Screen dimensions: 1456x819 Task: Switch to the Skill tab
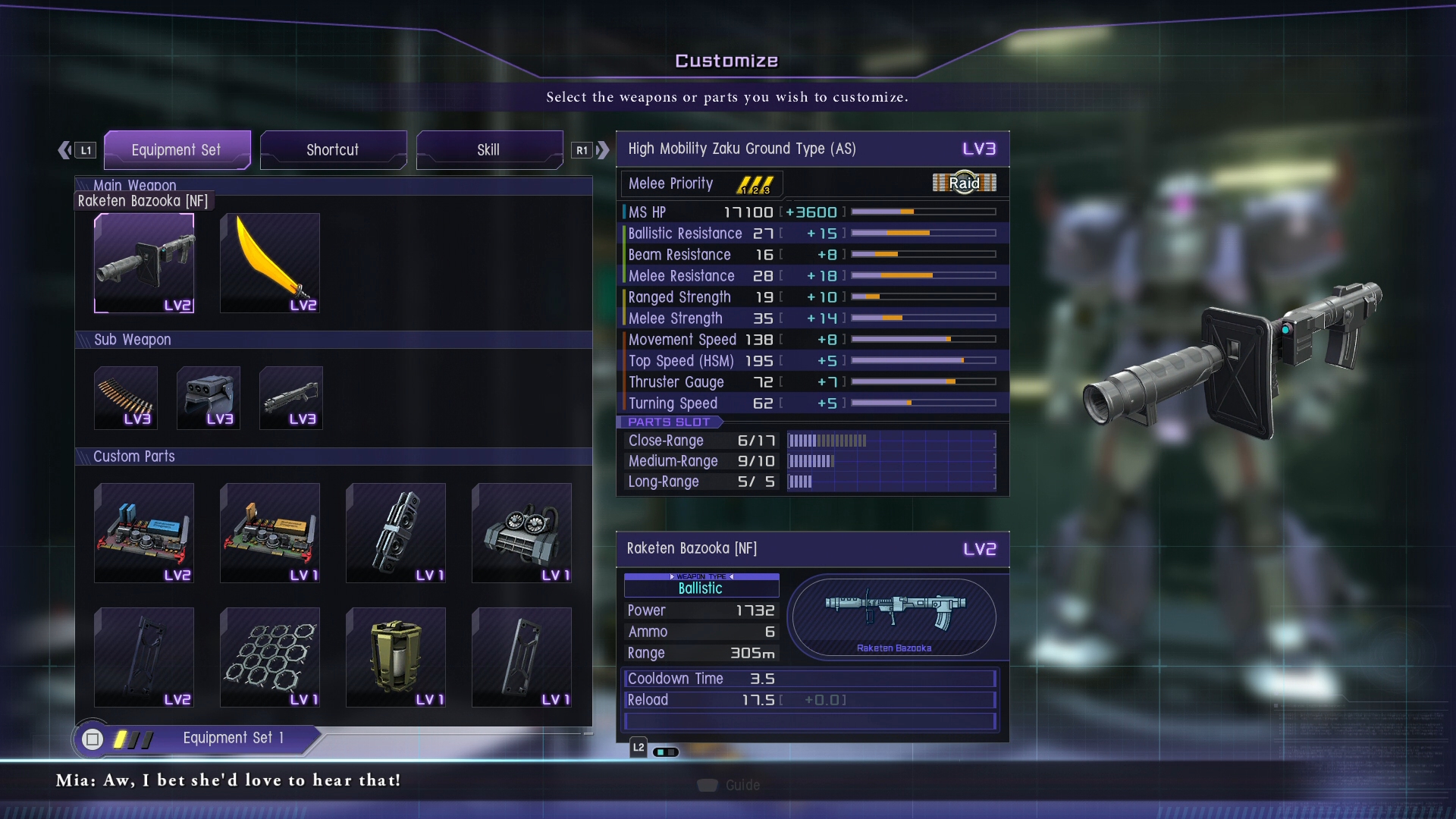point(489,149)
